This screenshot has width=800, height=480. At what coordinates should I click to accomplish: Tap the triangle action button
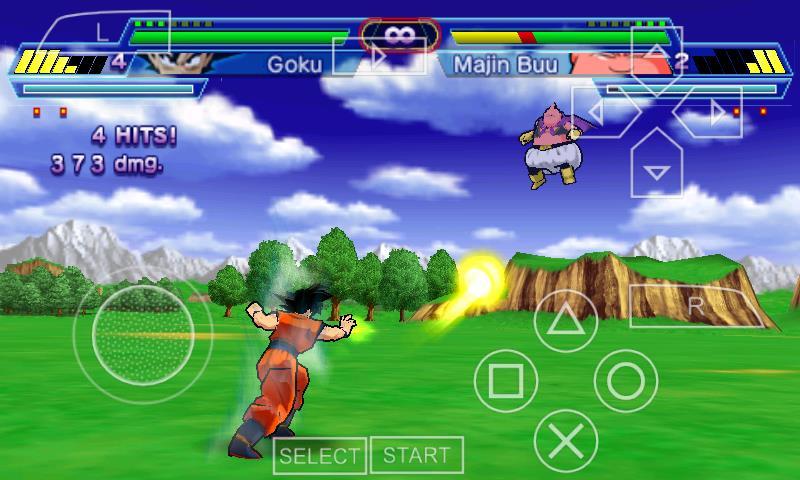tap(566, 320)
